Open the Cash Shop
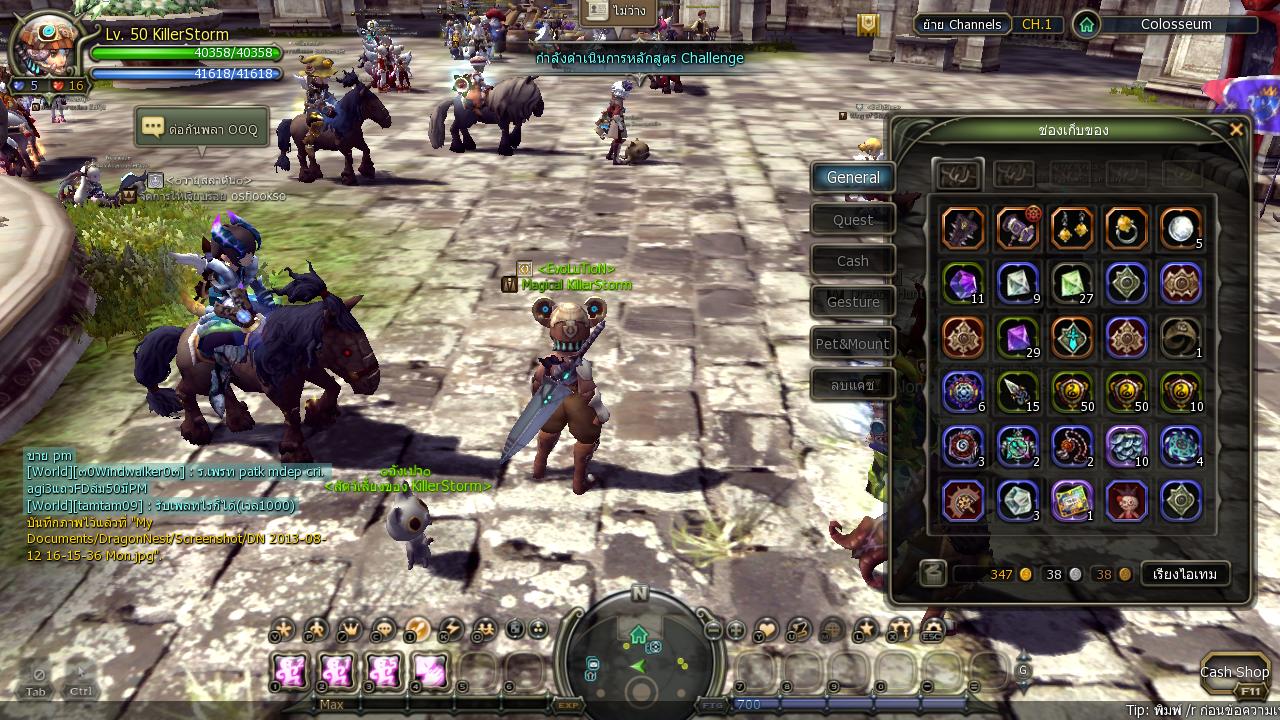This screenshot has width=1280, height=720. point(1235,672)
